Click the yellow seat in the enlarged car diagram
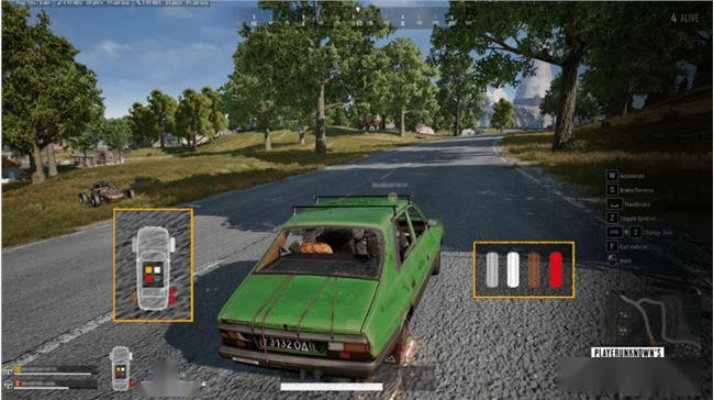Viewport: 714px width, 400px height. click(x=148, y=269)
